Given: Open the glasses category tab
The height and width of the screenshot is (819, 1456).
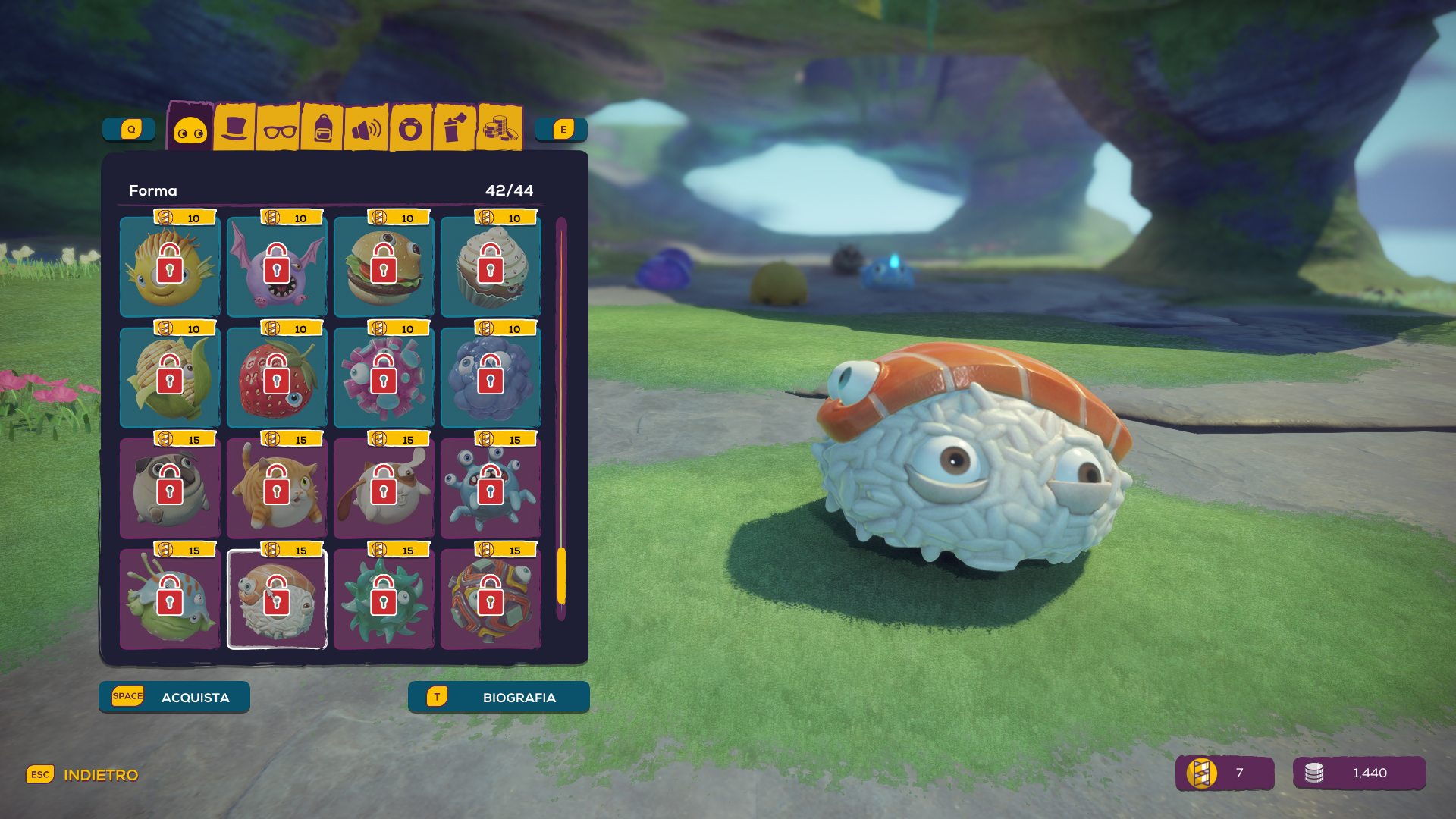Looking at the screenshot, I should 279,130.
